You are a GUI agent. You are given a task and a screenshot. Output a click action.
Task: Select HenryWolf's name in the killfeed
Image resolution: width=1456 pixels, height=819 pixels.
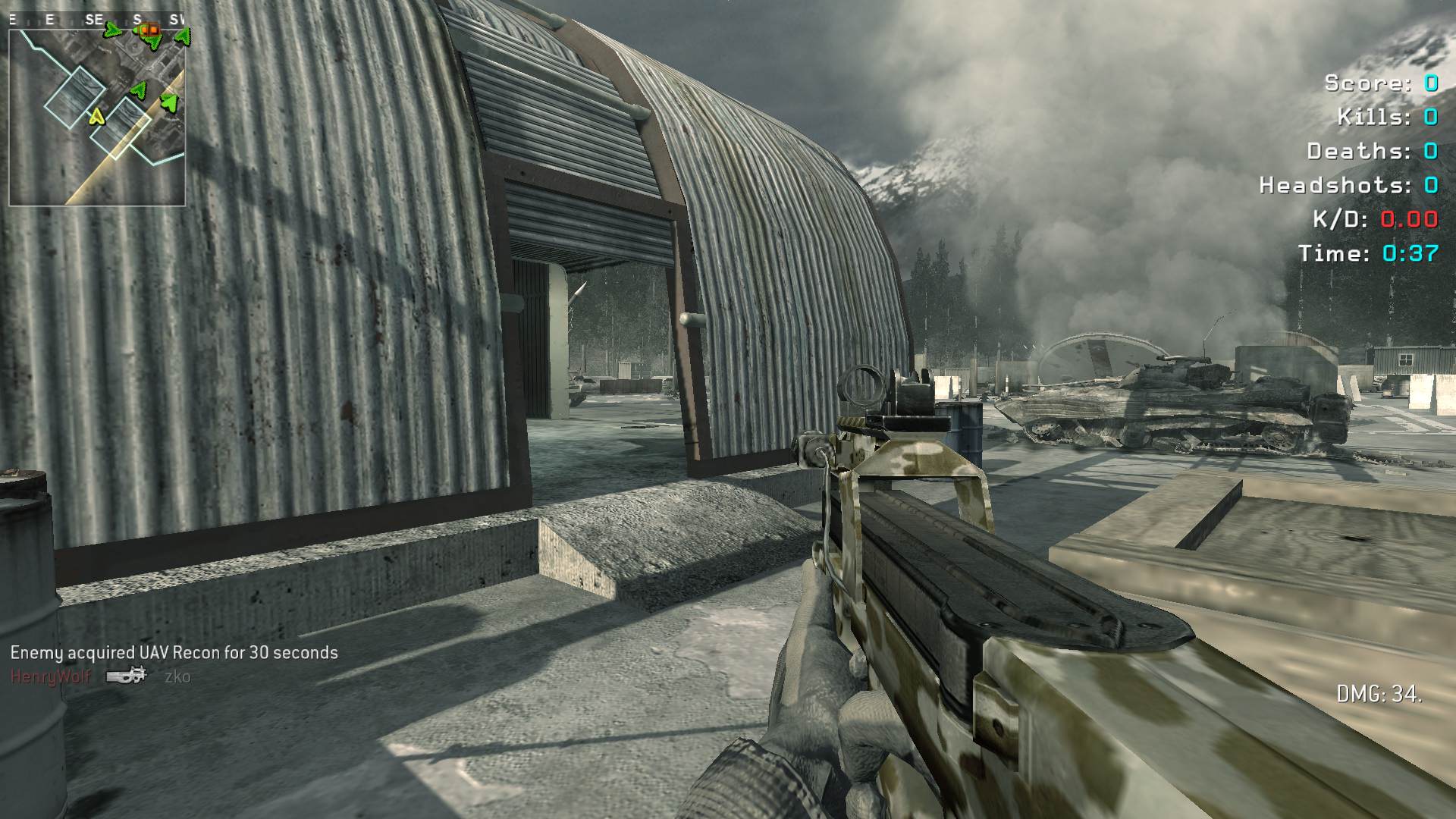pyautogui.click(x=51, y=676)
